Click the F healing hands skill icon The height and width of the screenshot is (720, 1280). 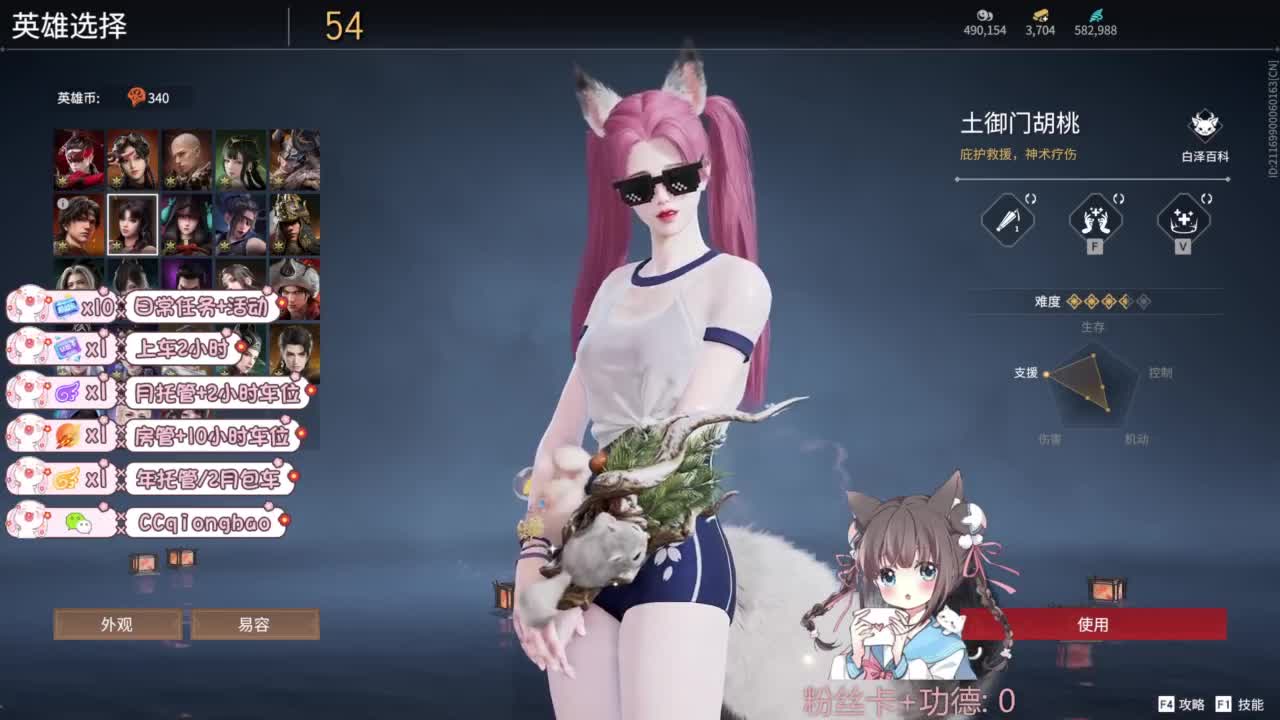coord(1094,221)
